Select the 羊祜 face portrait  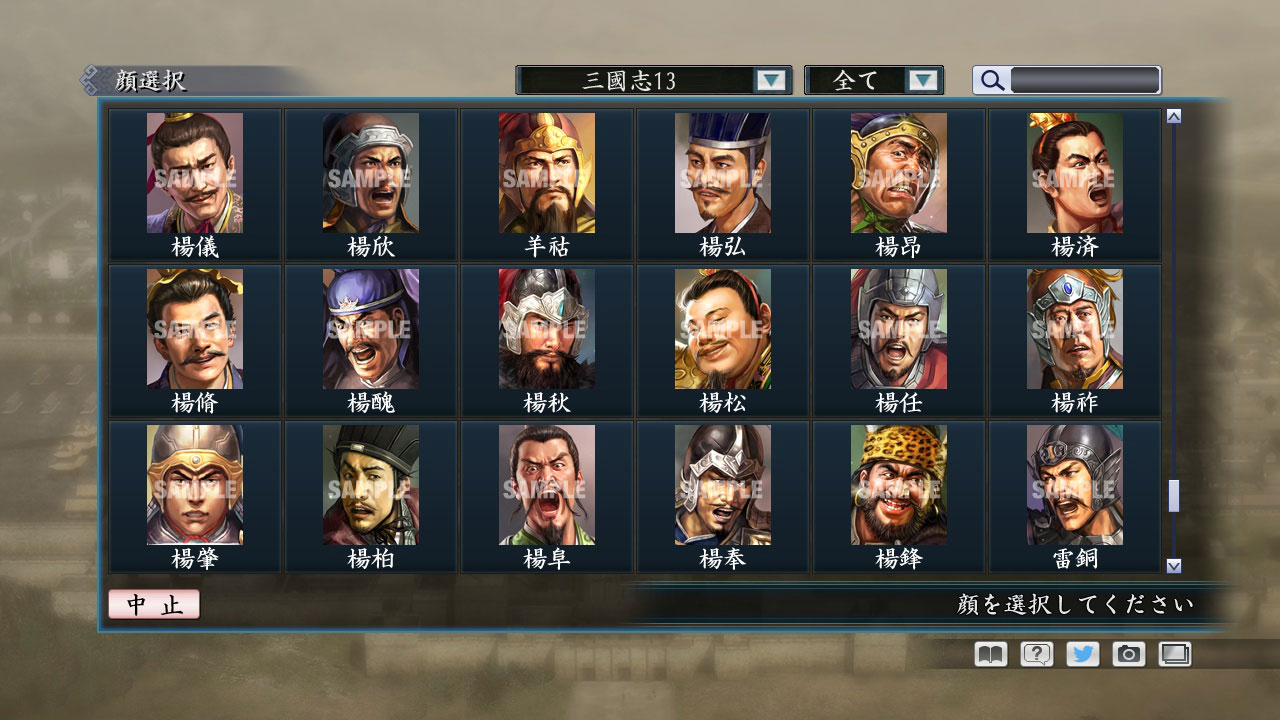(x=545, y=175)
